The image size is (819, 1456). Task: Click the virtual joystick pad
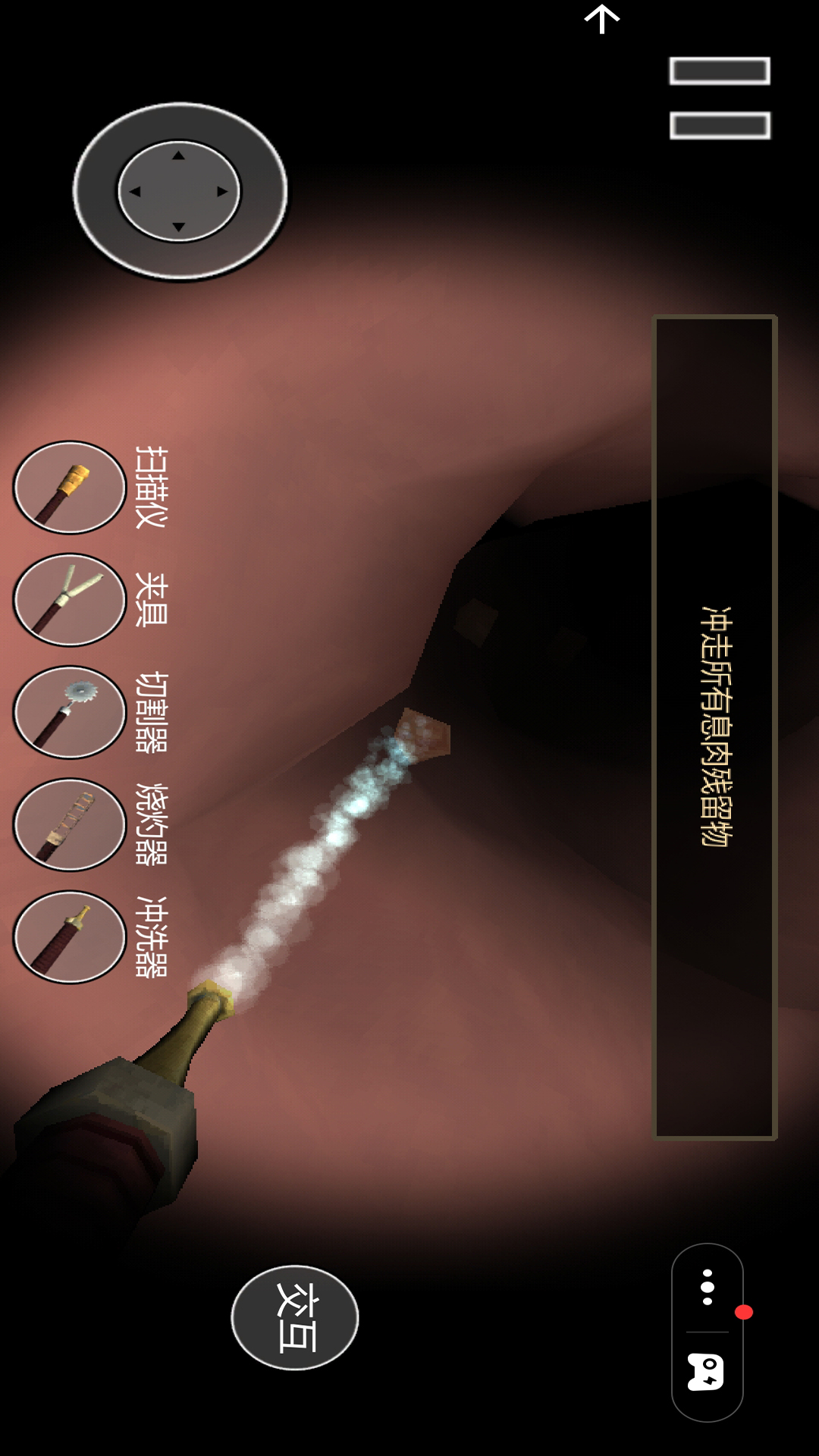(x=180, y=191)
